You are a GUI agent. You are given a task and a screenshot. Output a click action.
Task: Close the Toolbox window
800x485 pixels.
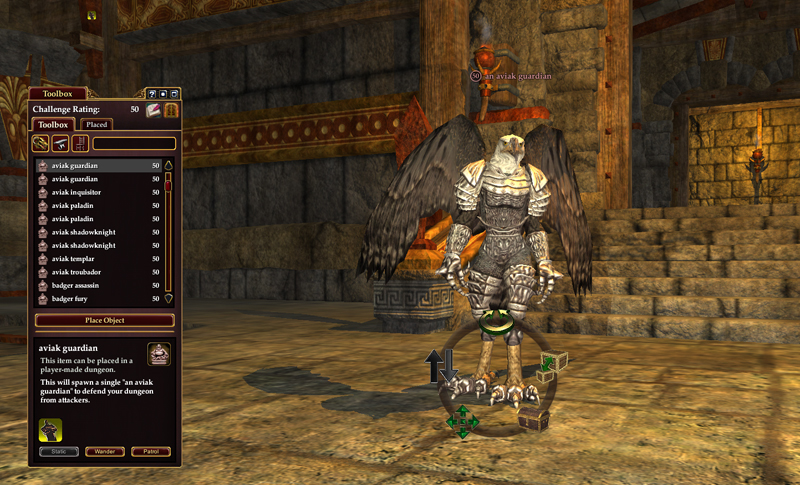point(174,94)
